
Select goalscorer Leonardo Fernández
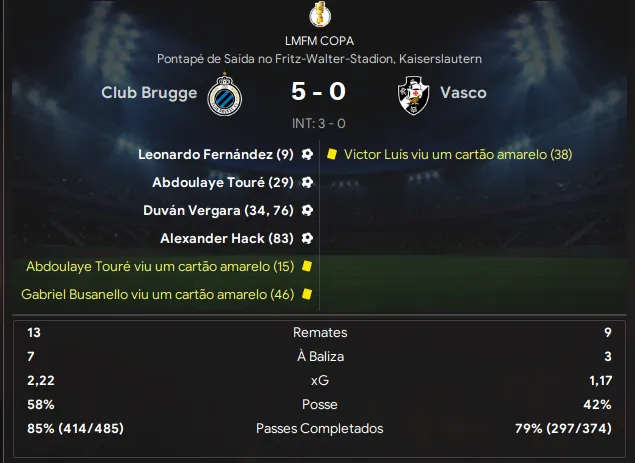[x=216, y=155]
